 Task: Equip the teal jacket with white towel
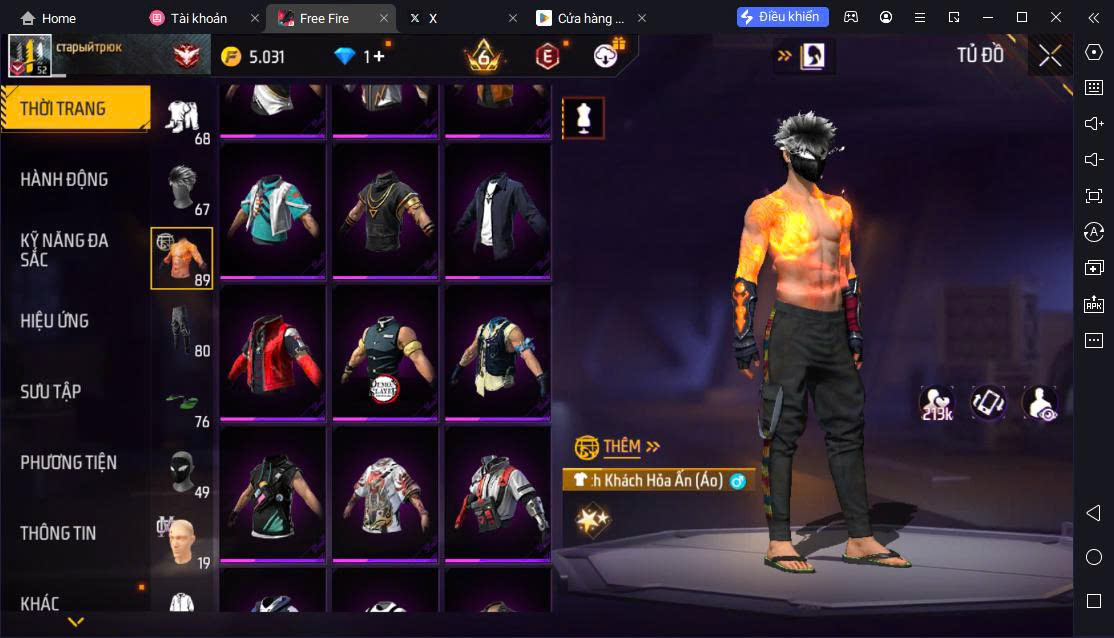pyautogui.click(x=273, y=210)
